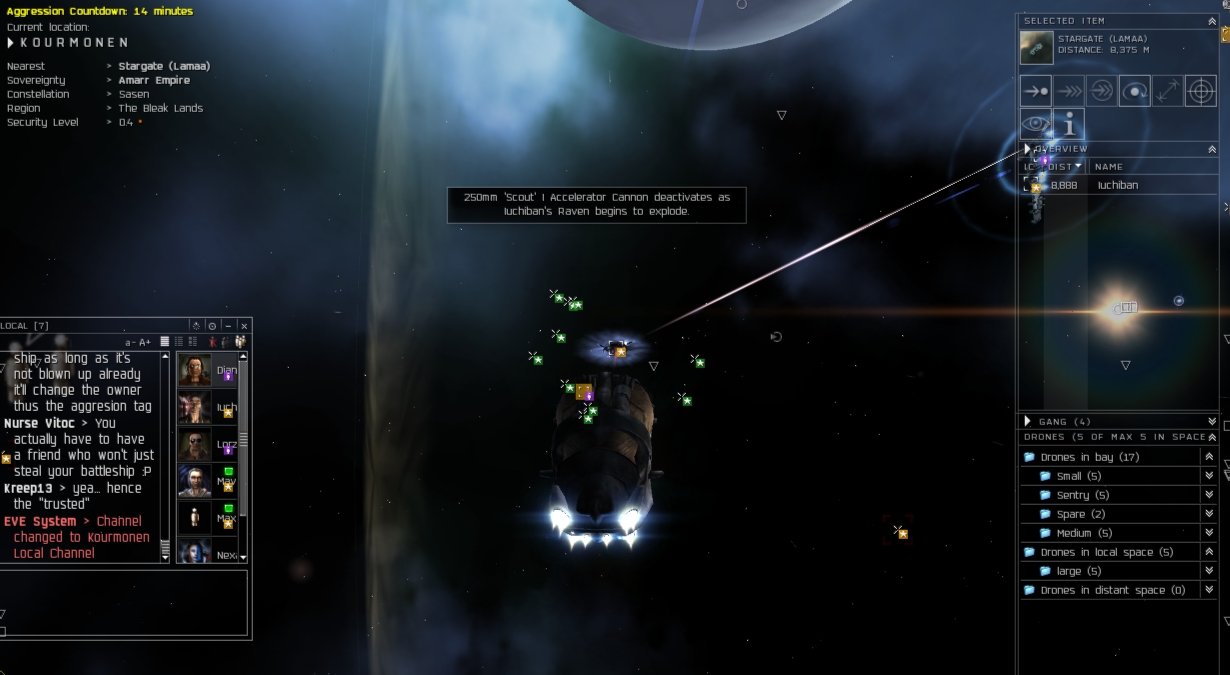Look at the selected item (eye icon)
Viewport: 1230px width, 675px height.
(x=1036, y=124)
